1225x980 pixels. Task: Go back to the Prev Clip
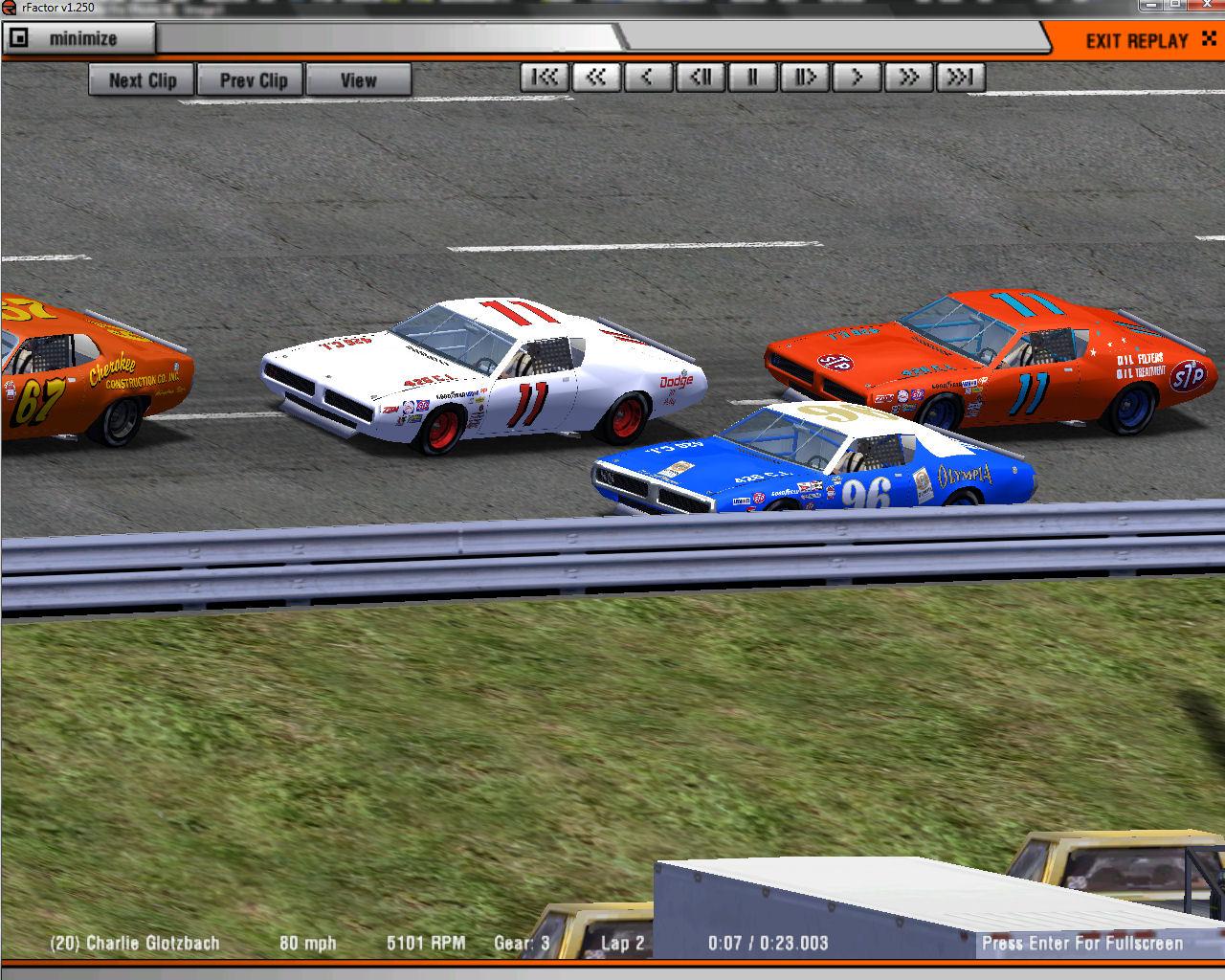[x=253, y=80]
